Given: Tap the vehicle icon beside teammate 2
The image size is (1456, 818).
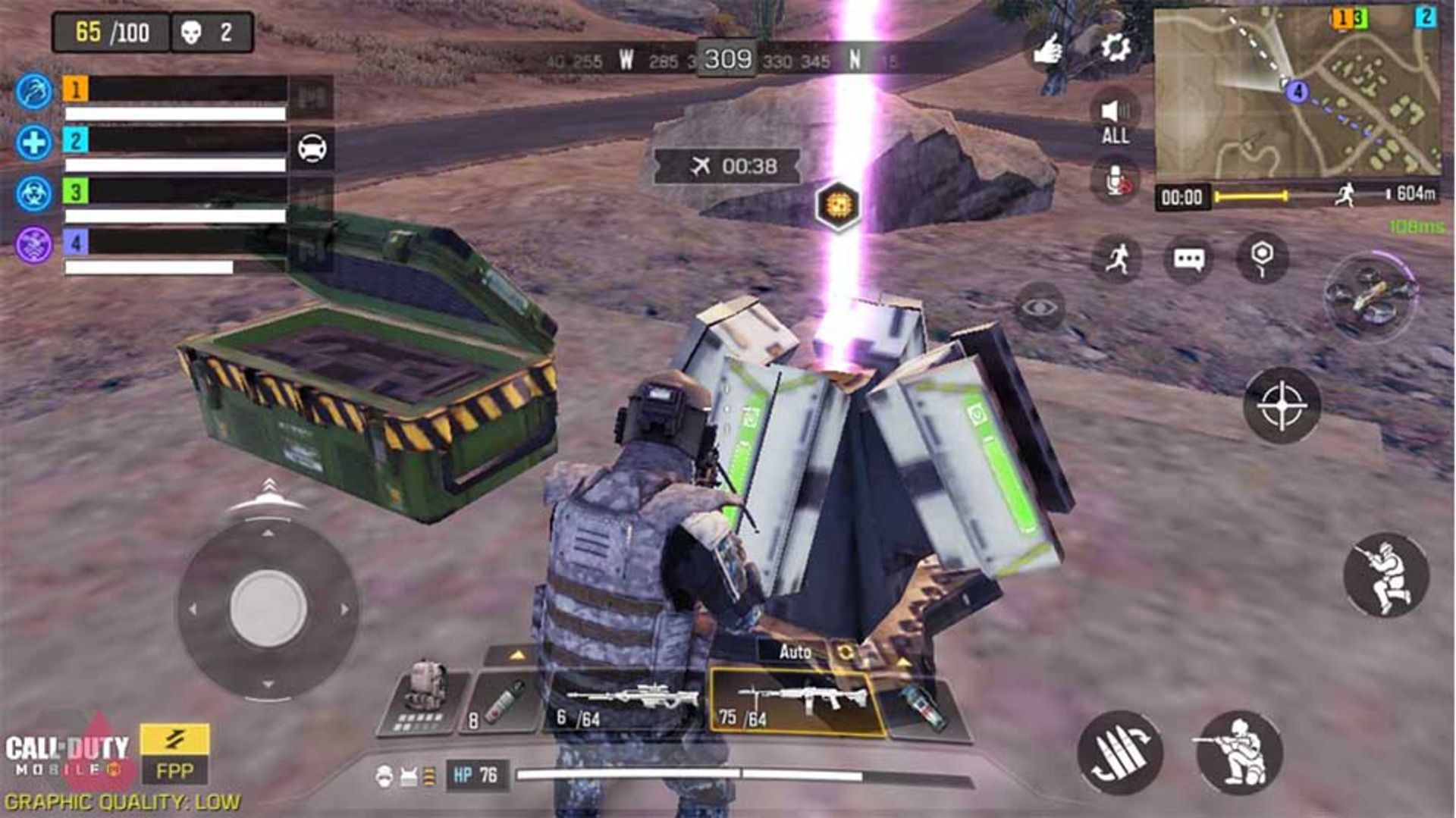Looking at the screenshot, I should tap(312, 149).
